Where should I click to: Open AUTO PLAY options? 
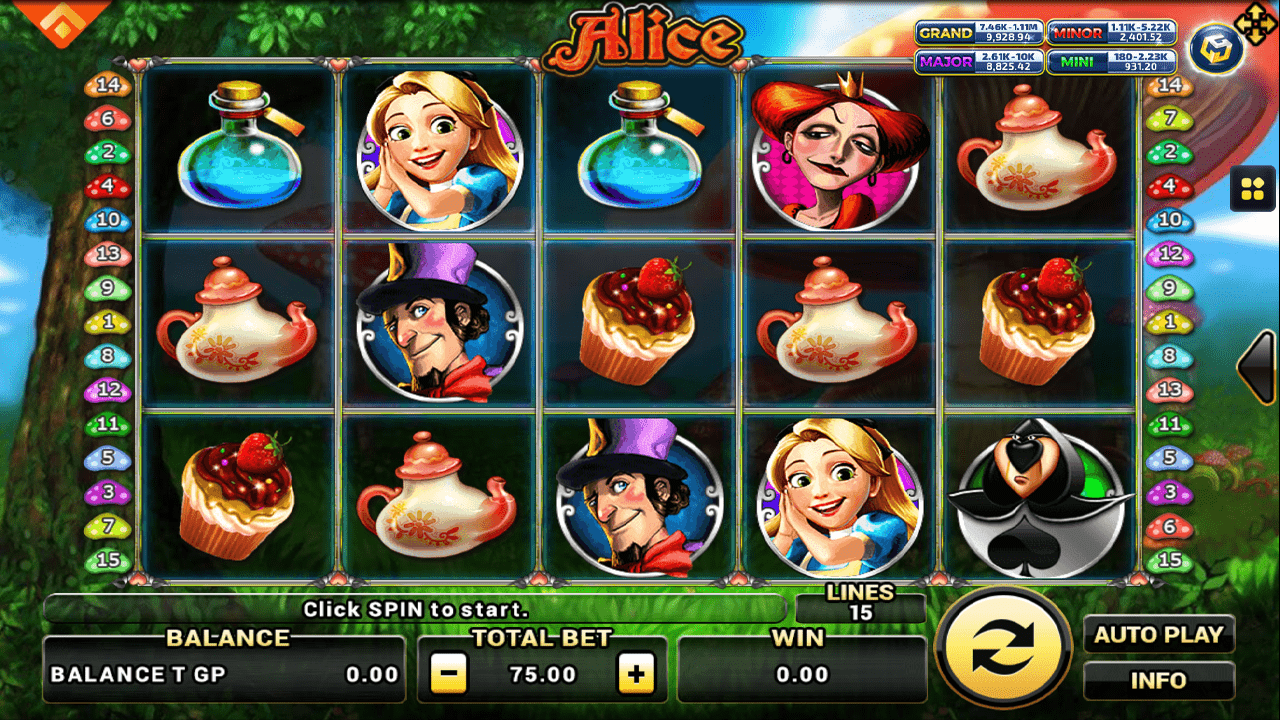[x=1159, y=634]
